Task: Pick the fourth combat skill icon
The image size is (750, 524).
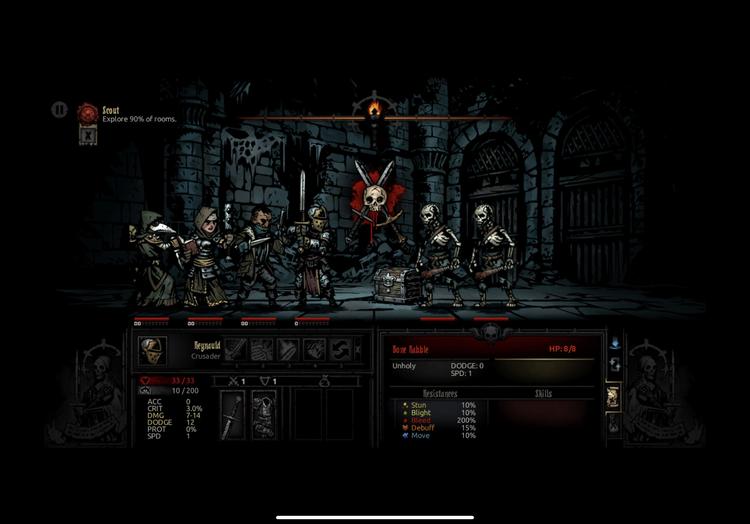Action: 314,350
